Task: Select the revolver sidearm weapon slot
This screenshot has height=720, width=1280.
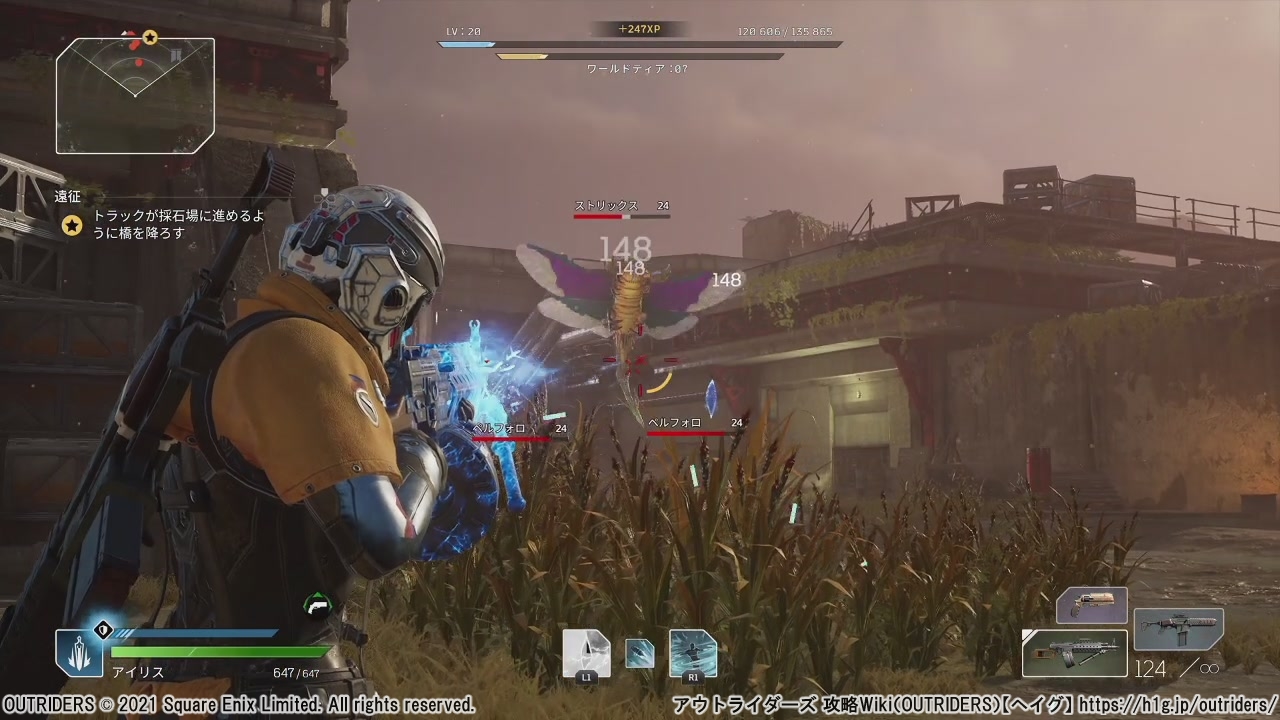Action: coord(1092,605)
